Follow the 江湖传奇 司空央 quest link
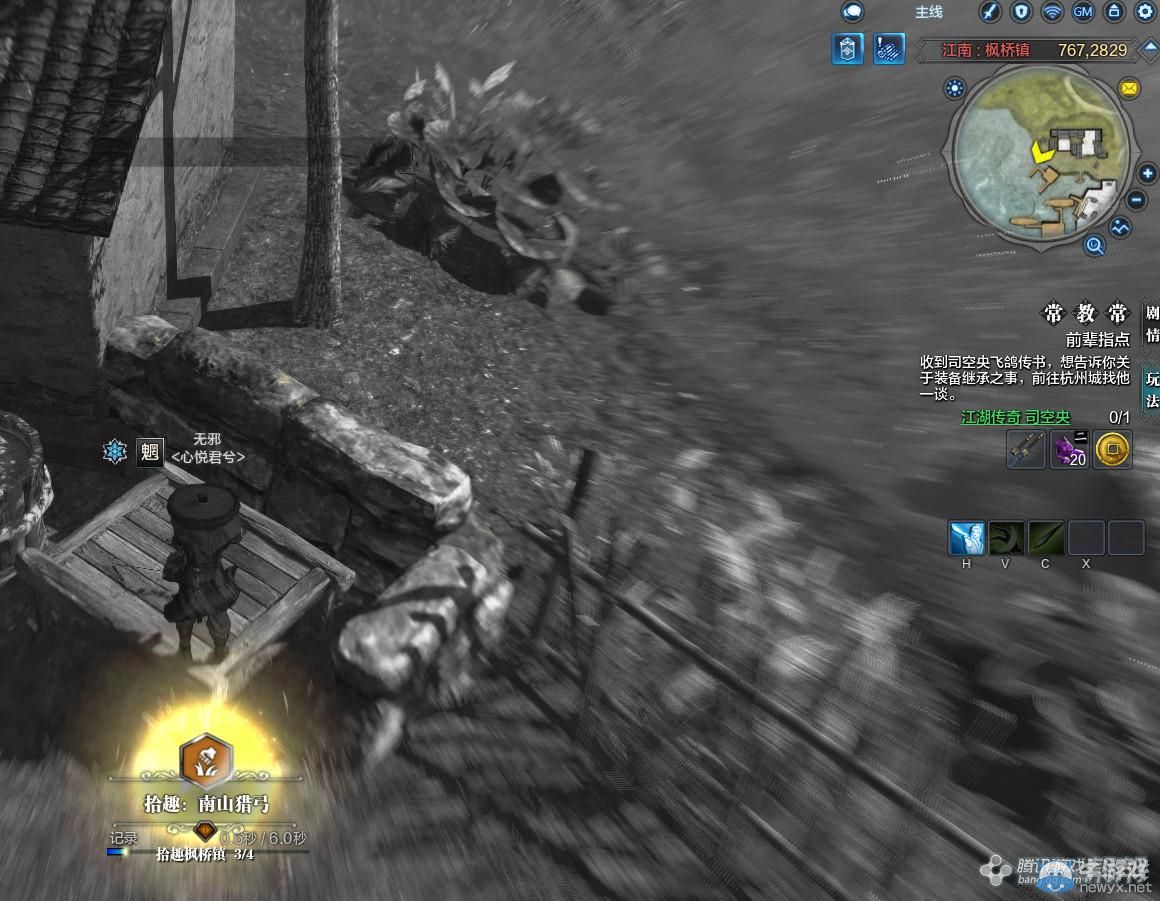 tap(1015, 417)
